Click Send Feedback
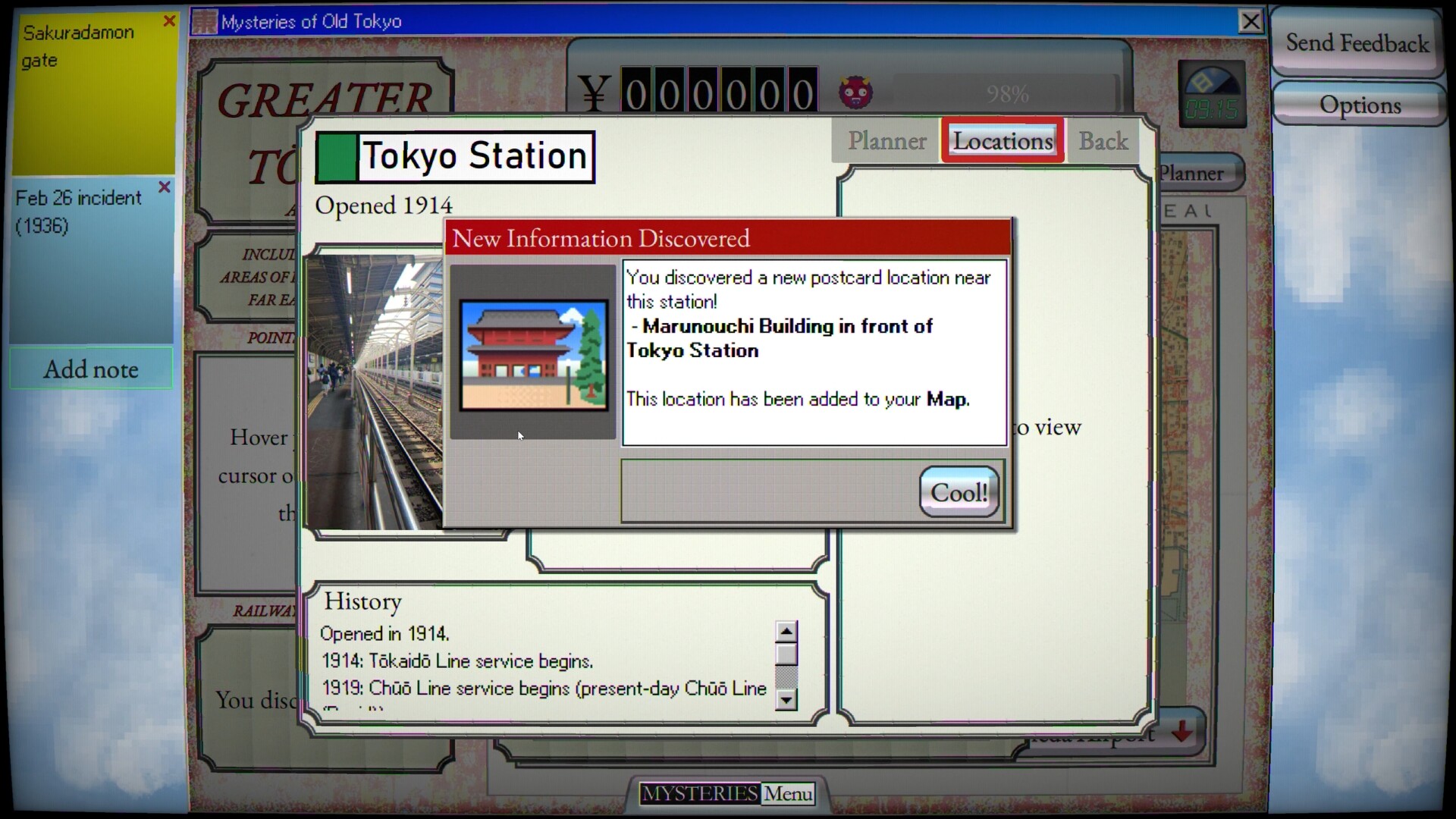The height and width of the screenshot is (819, 1456). tap(1355, 43)
